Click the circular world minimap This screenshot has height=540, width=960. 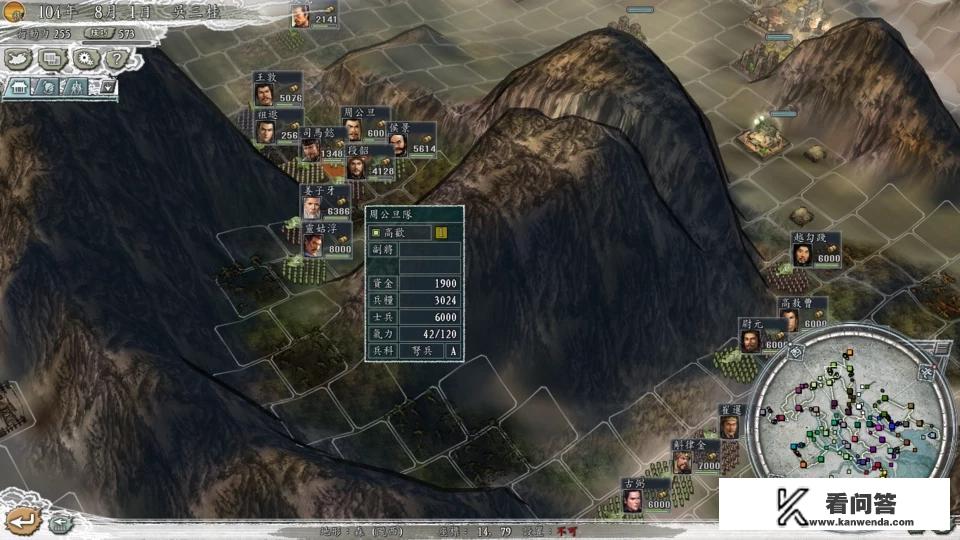(848, 420)
